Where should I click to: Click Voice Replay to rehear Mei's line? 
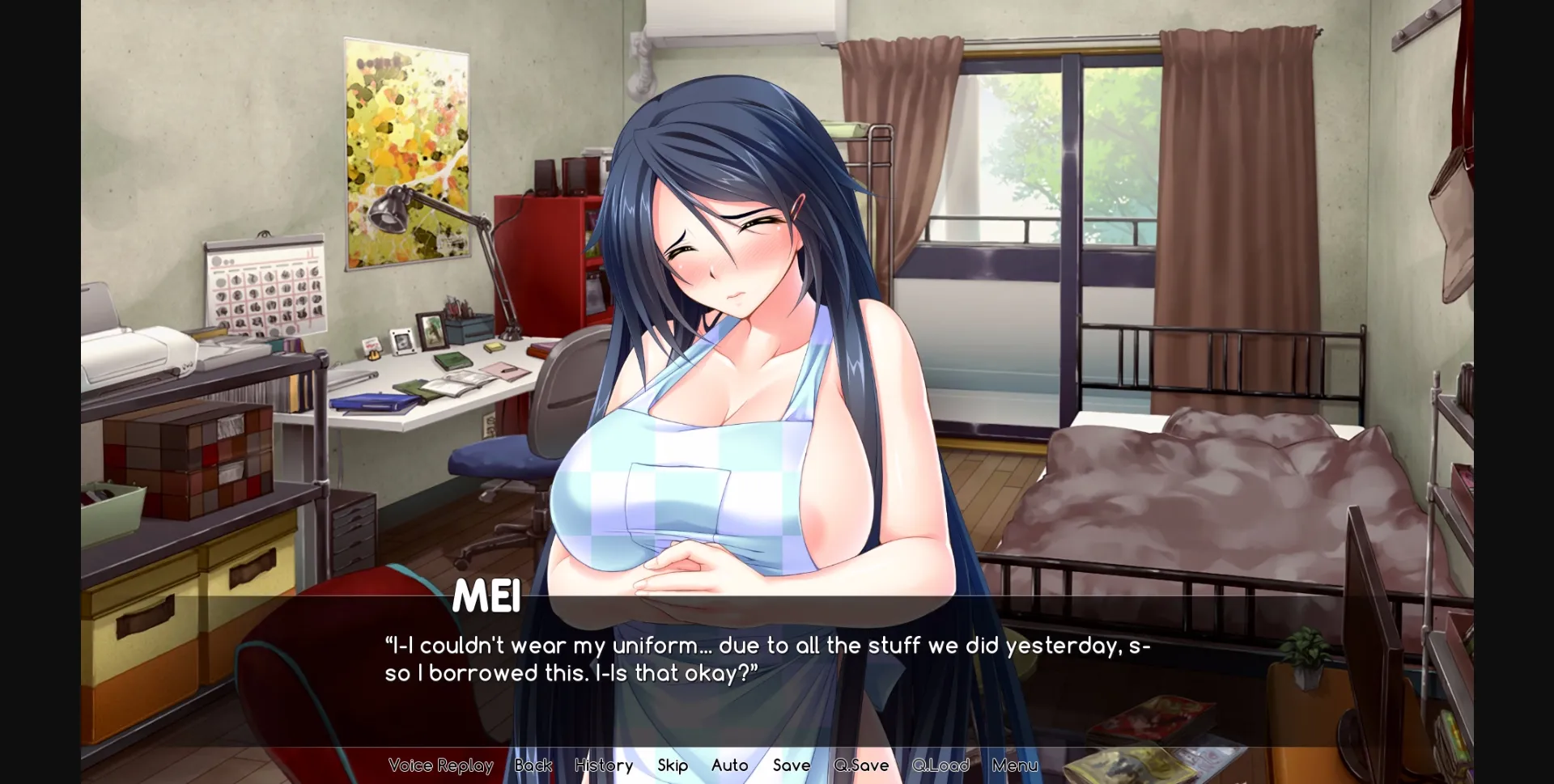440,765
